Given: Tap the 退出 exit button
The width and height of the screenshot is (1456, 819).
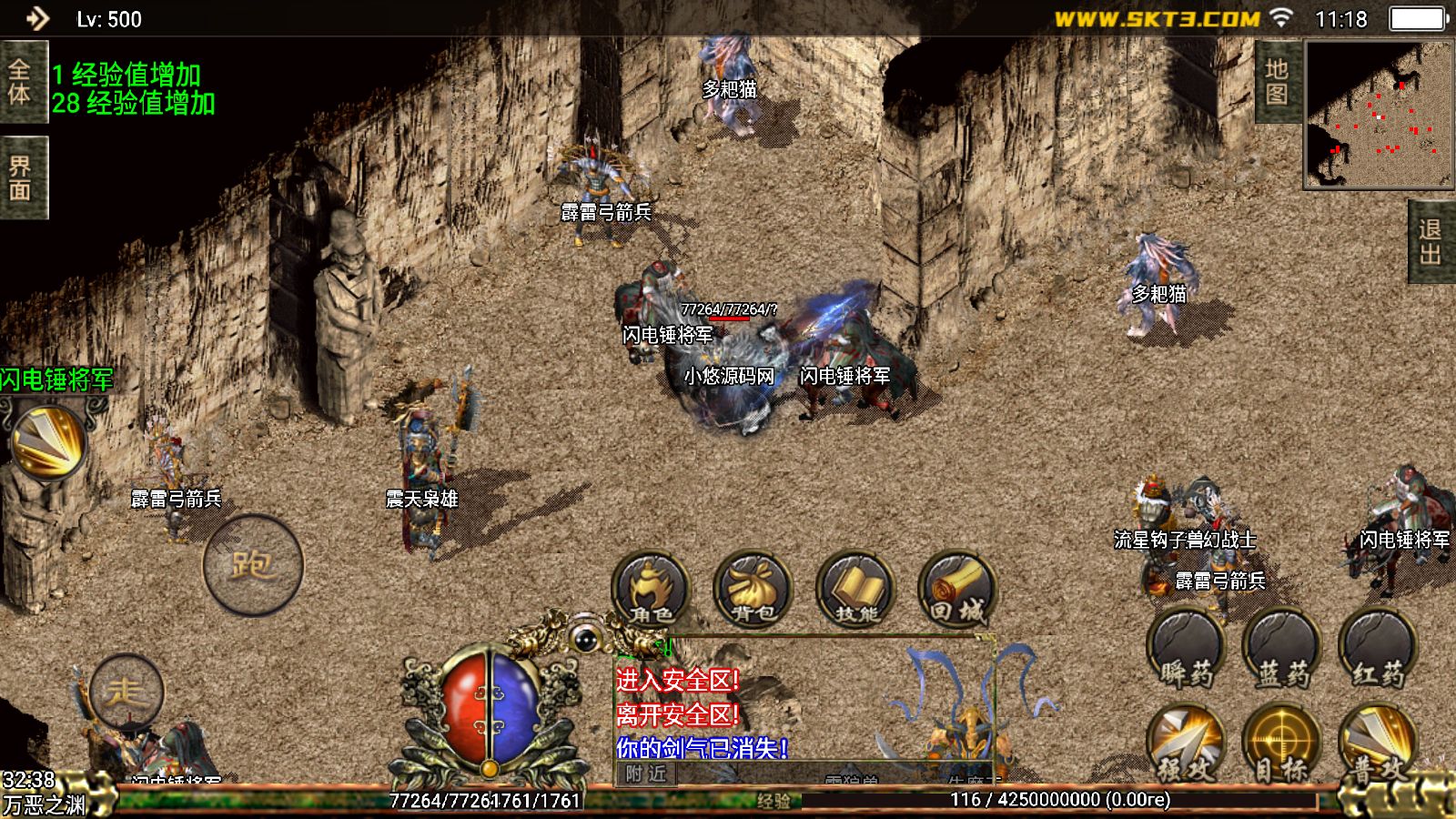Looking at the screenshot, I should [x=1431, y=242].
